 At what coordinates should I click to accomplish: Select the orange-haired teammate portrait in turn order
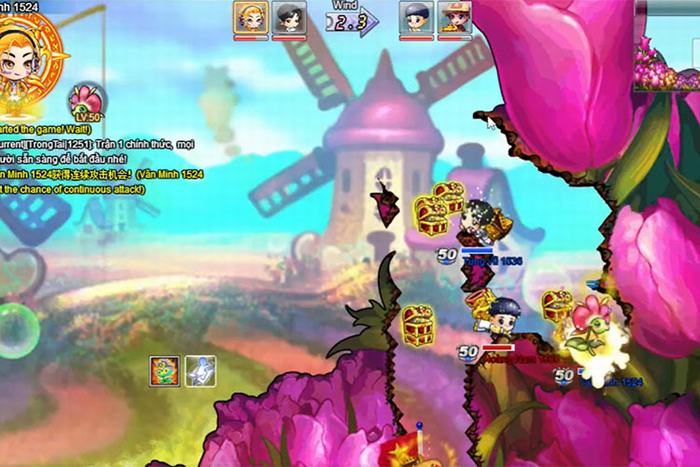[250, 18]
